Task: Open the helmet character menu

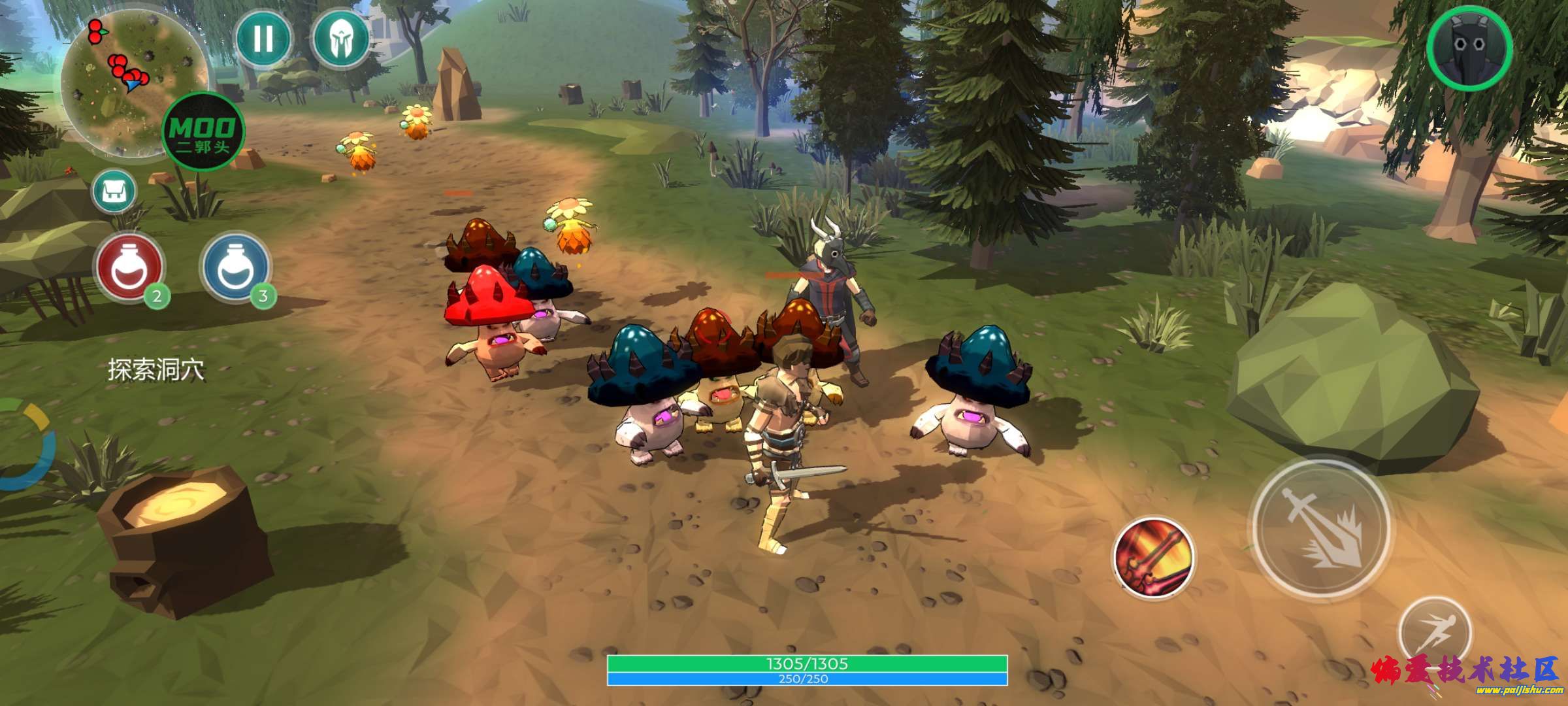Action: 340,39
